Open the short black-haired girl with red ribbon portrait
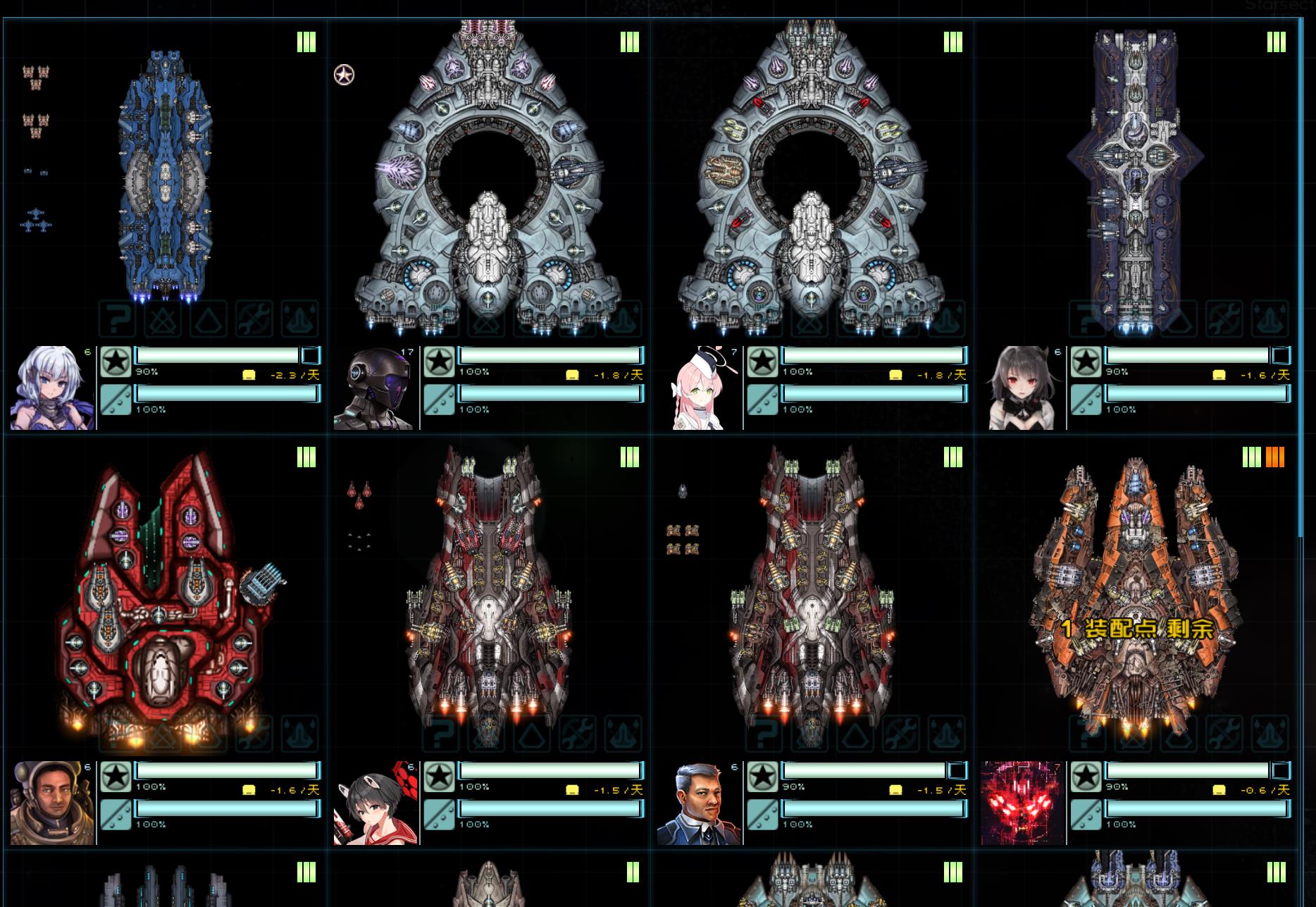This screenshot has height=907, width=1316. (374, 803)
